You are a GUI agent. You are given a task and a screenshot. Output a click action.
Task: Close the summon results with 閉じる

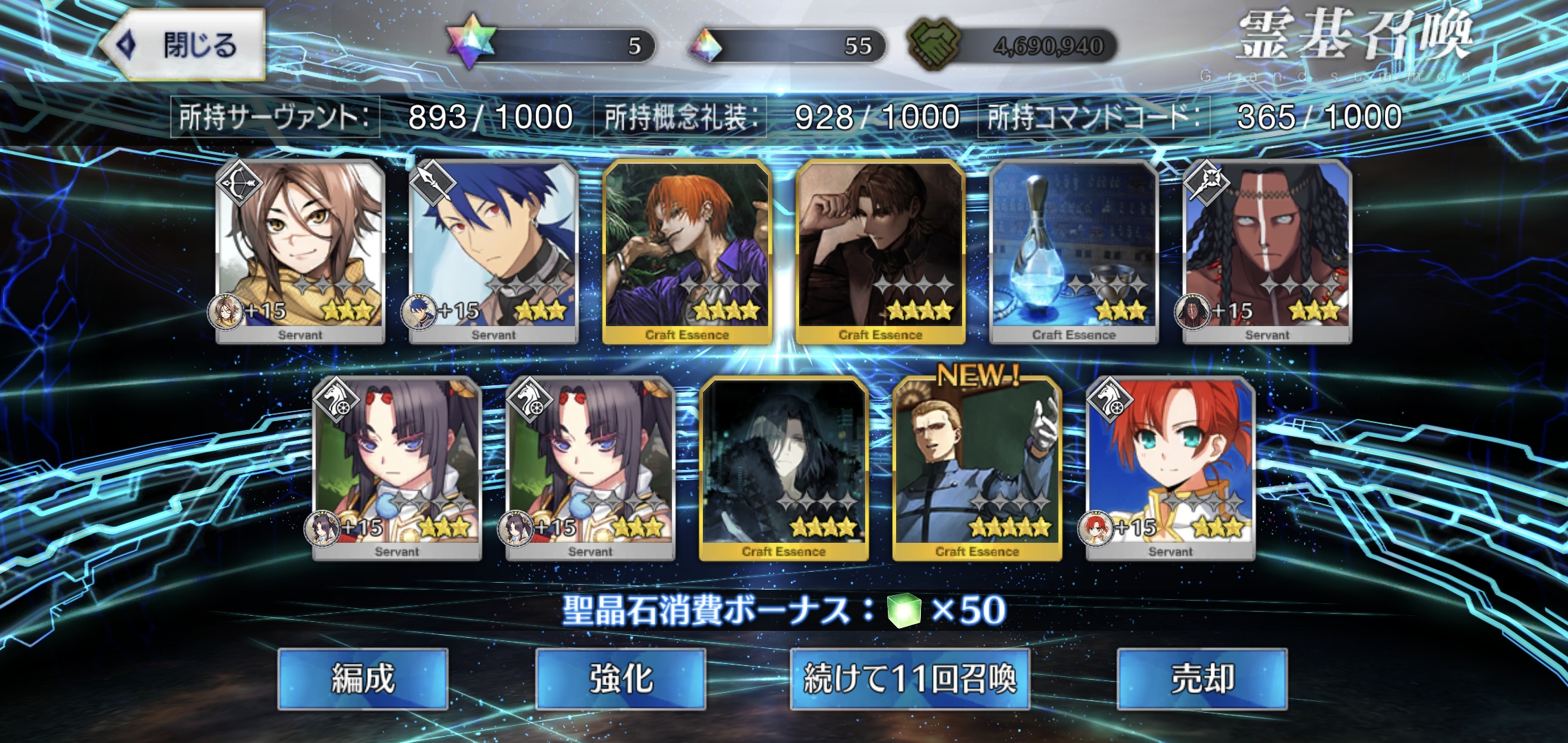[x=184, y=45]
